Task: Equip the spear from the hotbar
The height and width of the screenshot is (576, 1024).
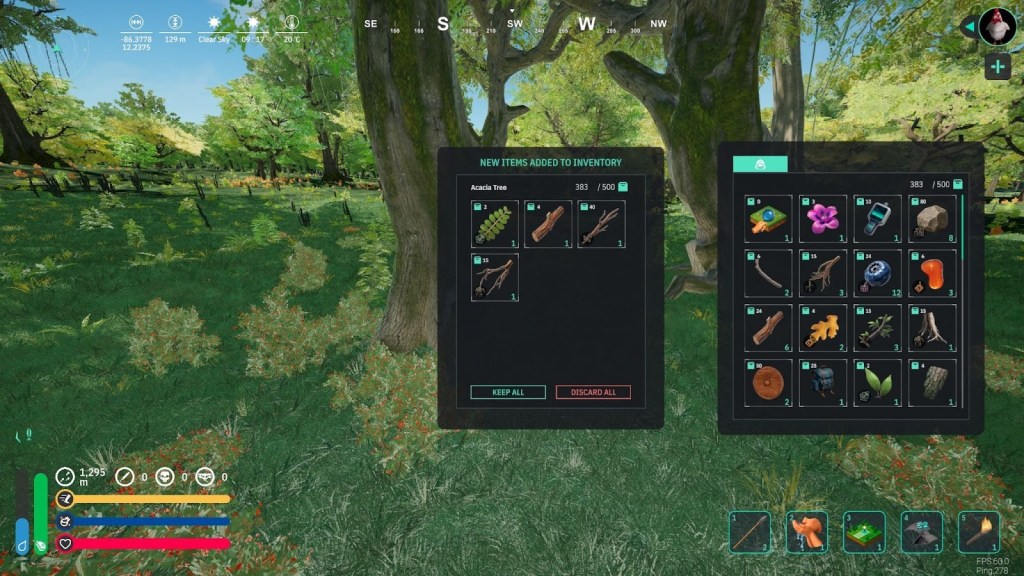Action: [x=749, y=532]
